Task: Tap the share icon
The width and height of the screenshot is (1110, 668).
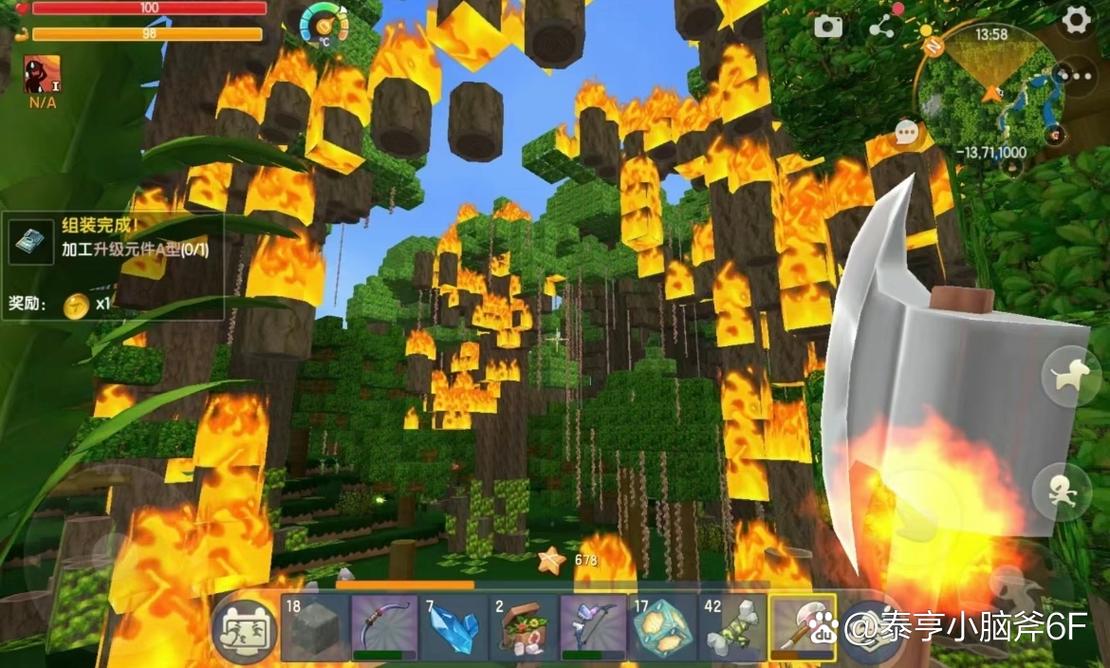Action: point(881,27)
